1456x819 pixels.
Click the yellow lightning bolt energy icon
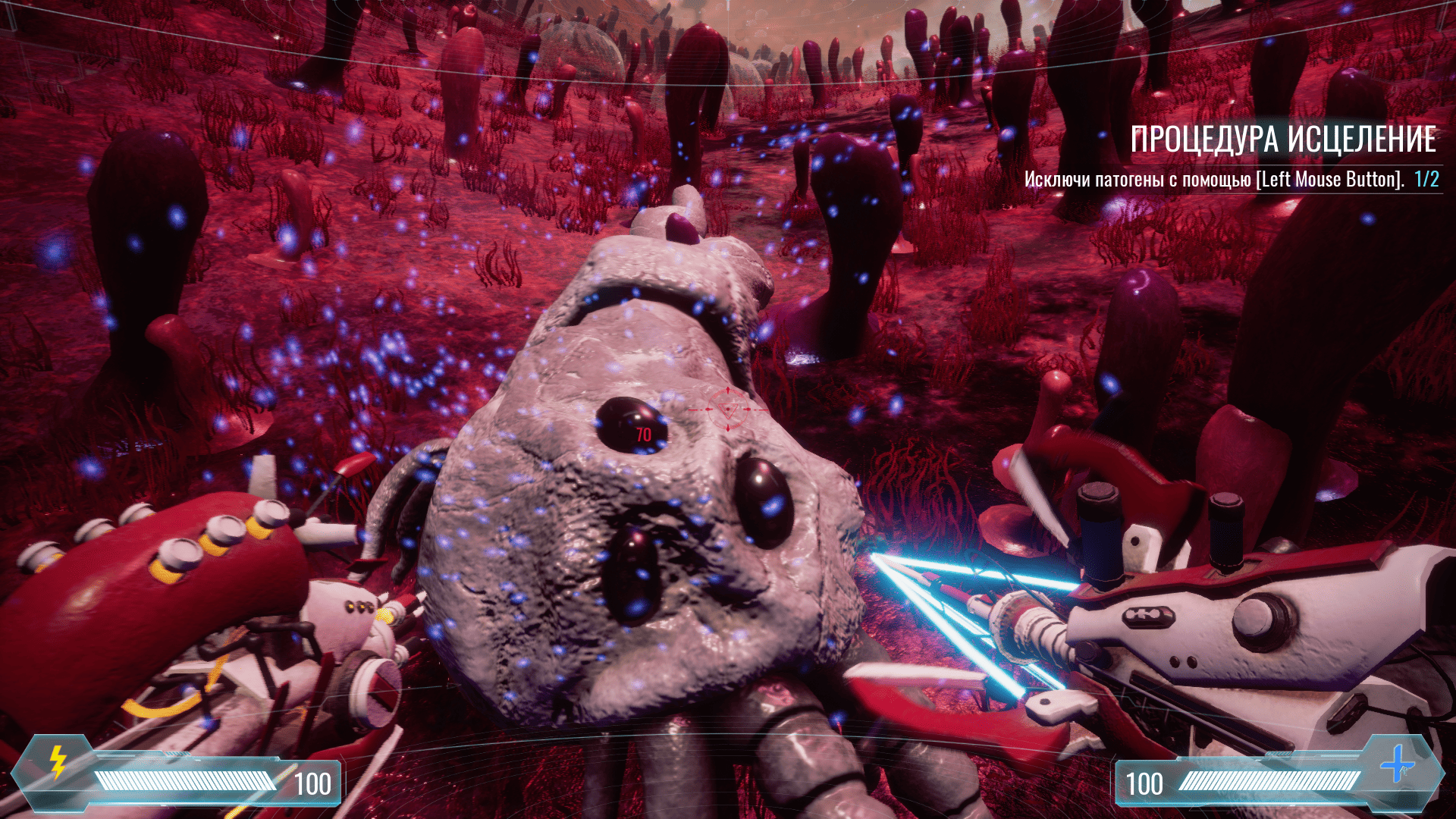point(58,761)
